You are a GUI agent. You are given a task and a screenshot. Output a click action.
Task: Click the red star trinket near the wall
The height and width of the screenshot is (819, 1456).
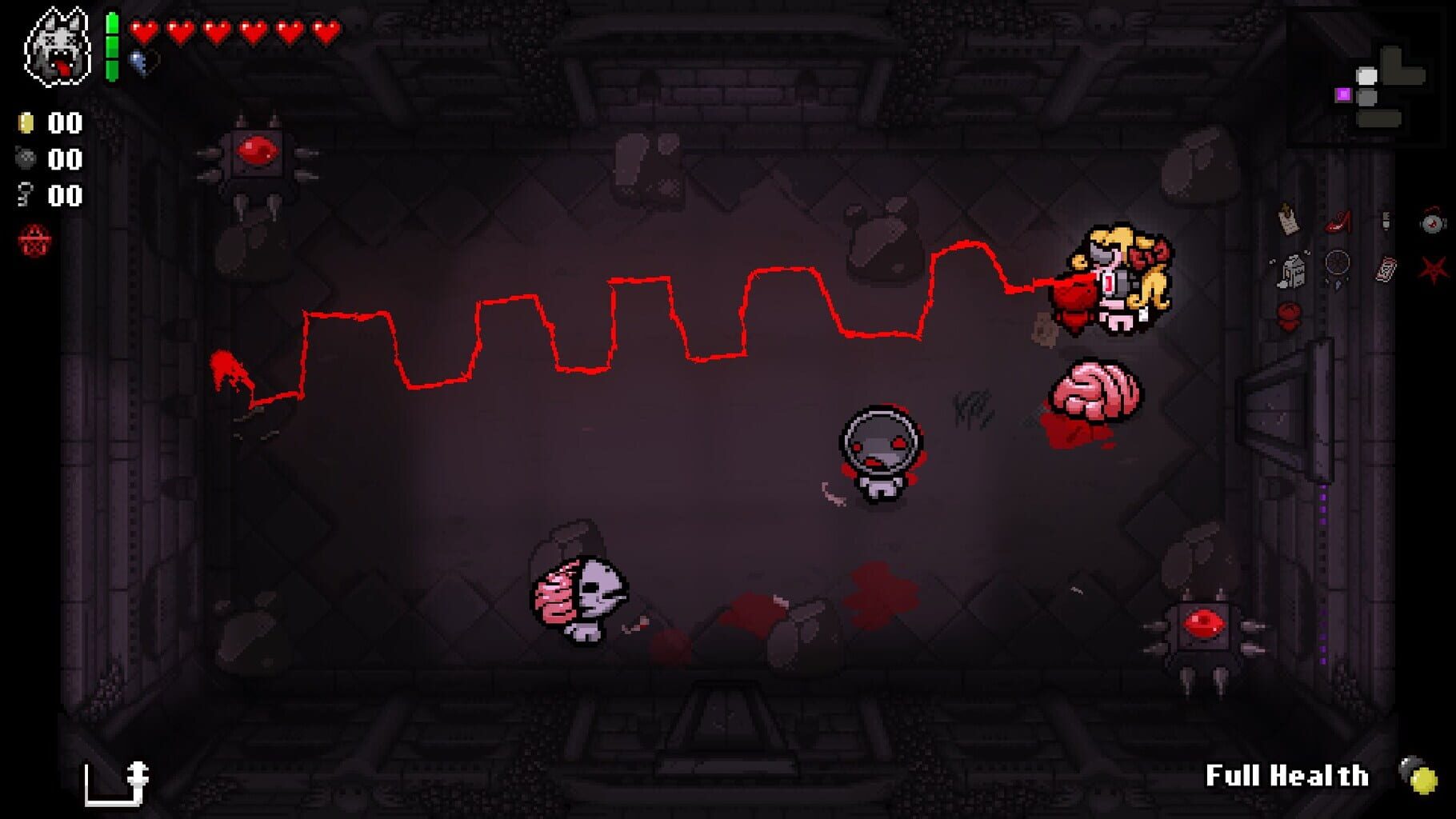pos(1433,269)
